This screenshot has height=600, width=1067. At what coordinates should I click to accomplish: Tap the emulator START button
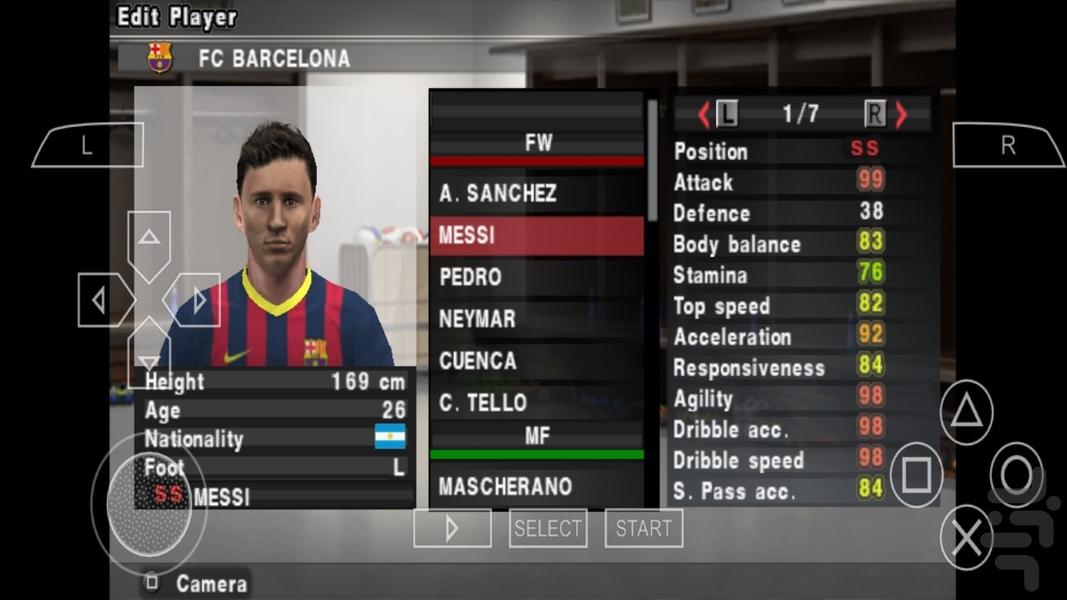pyautogui.click(x=643, y=528)
